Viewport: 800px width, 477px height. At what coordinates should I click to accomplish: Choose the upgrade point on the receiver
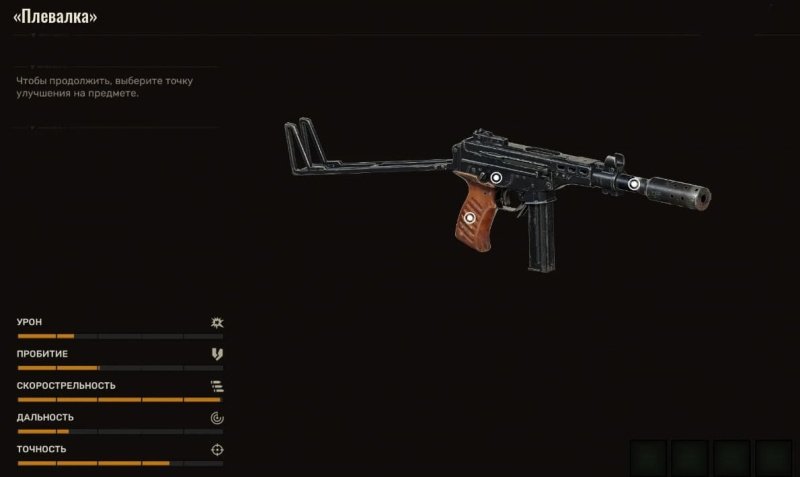coord(496,177)
